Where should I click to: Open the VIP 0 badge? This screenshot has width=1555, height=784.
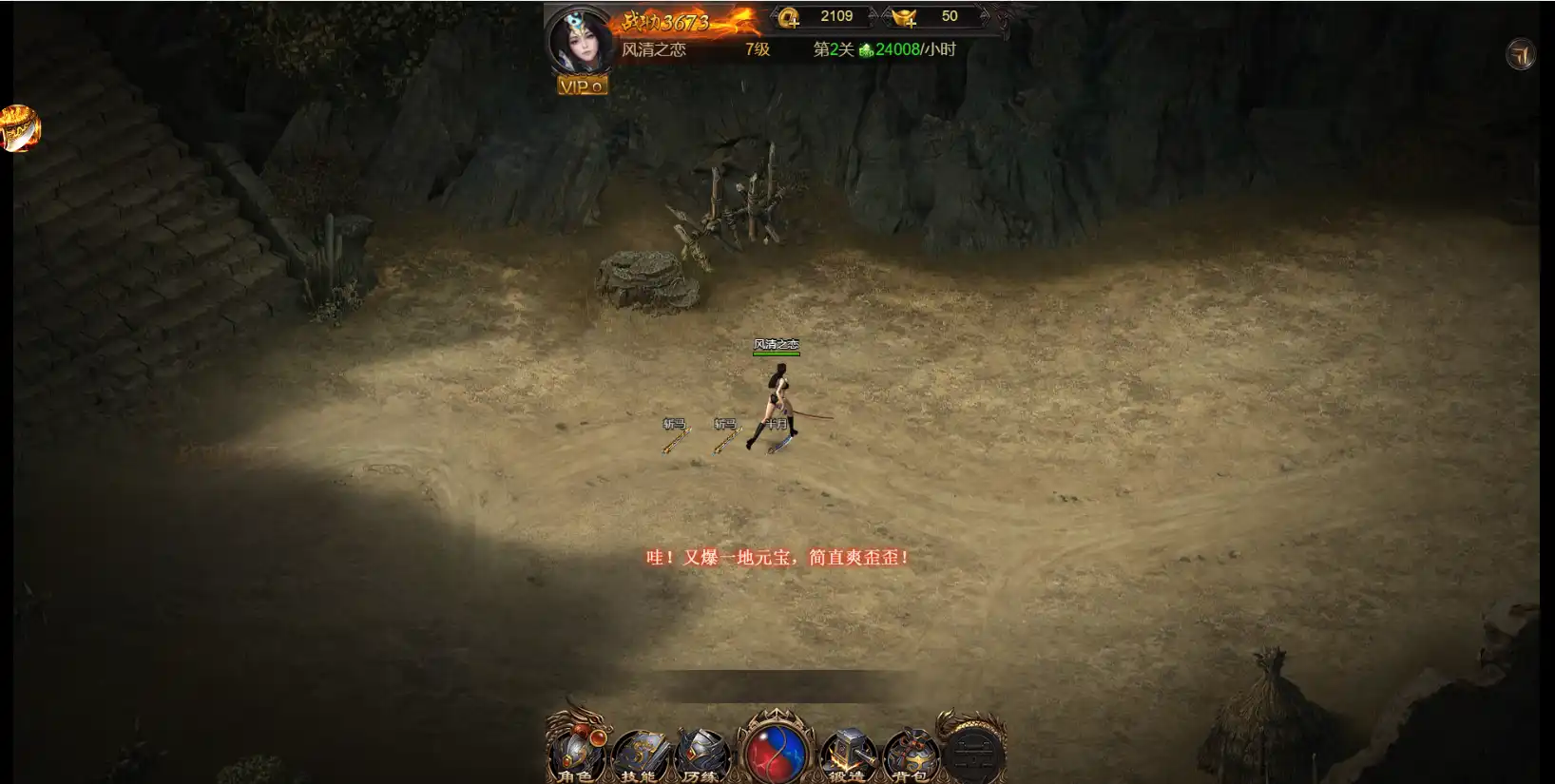click(582, 86)
